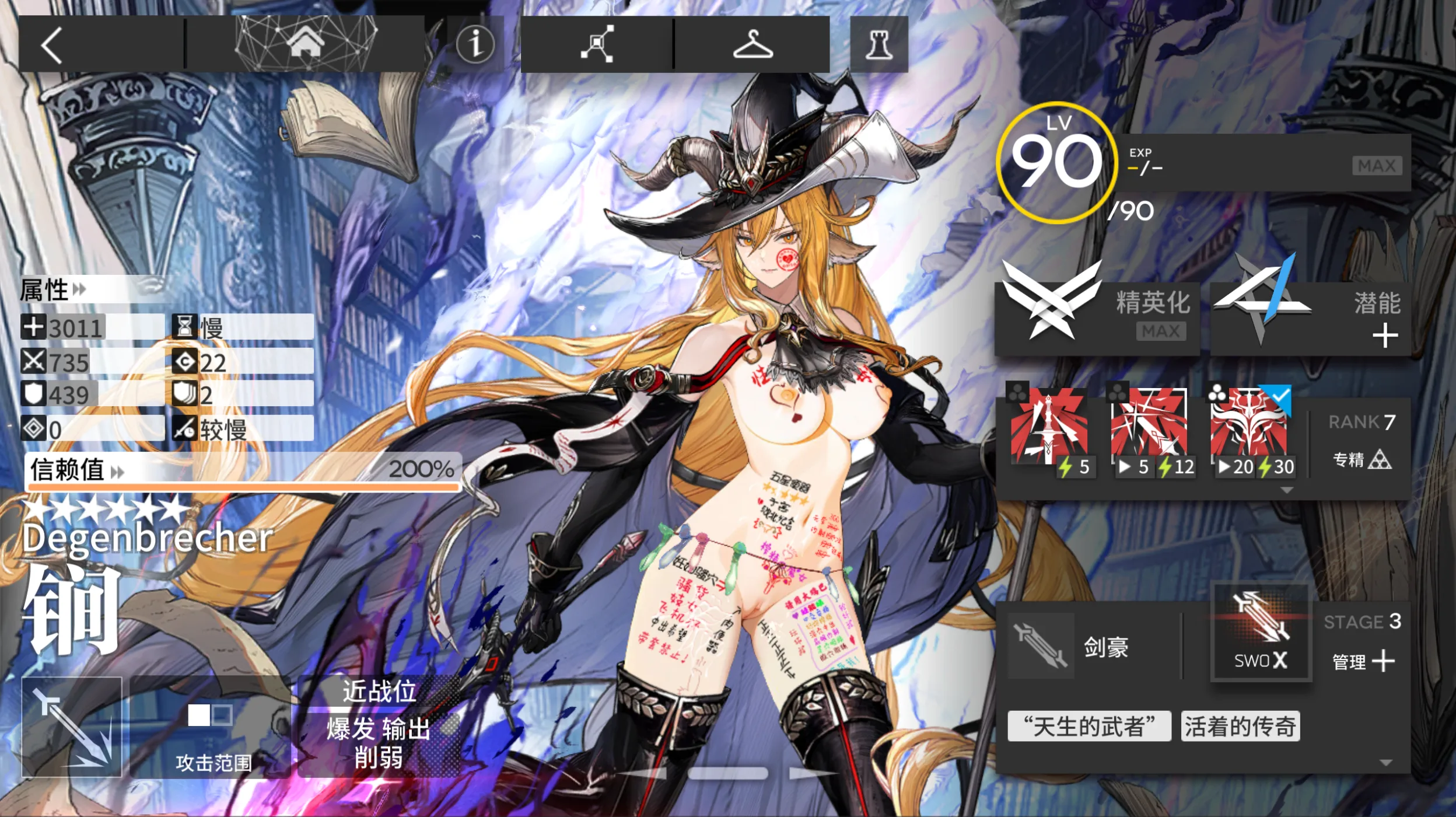This screenshot has width=1456, height=817.
Task: Open the character skin wardrobe (hanger icon)
Action: tap(752, 46)
